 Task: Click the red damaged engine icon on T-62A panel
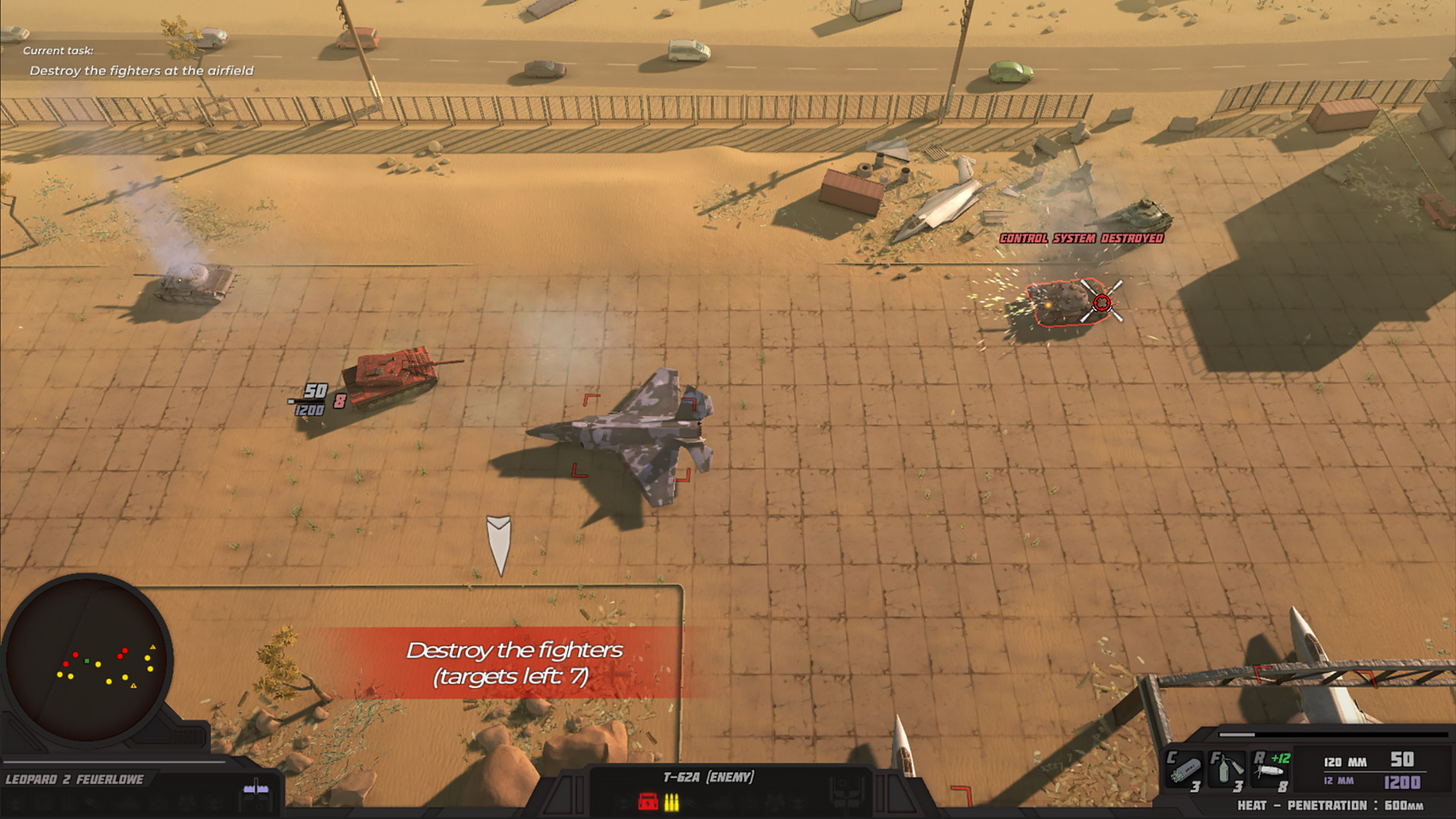[648, 802]
